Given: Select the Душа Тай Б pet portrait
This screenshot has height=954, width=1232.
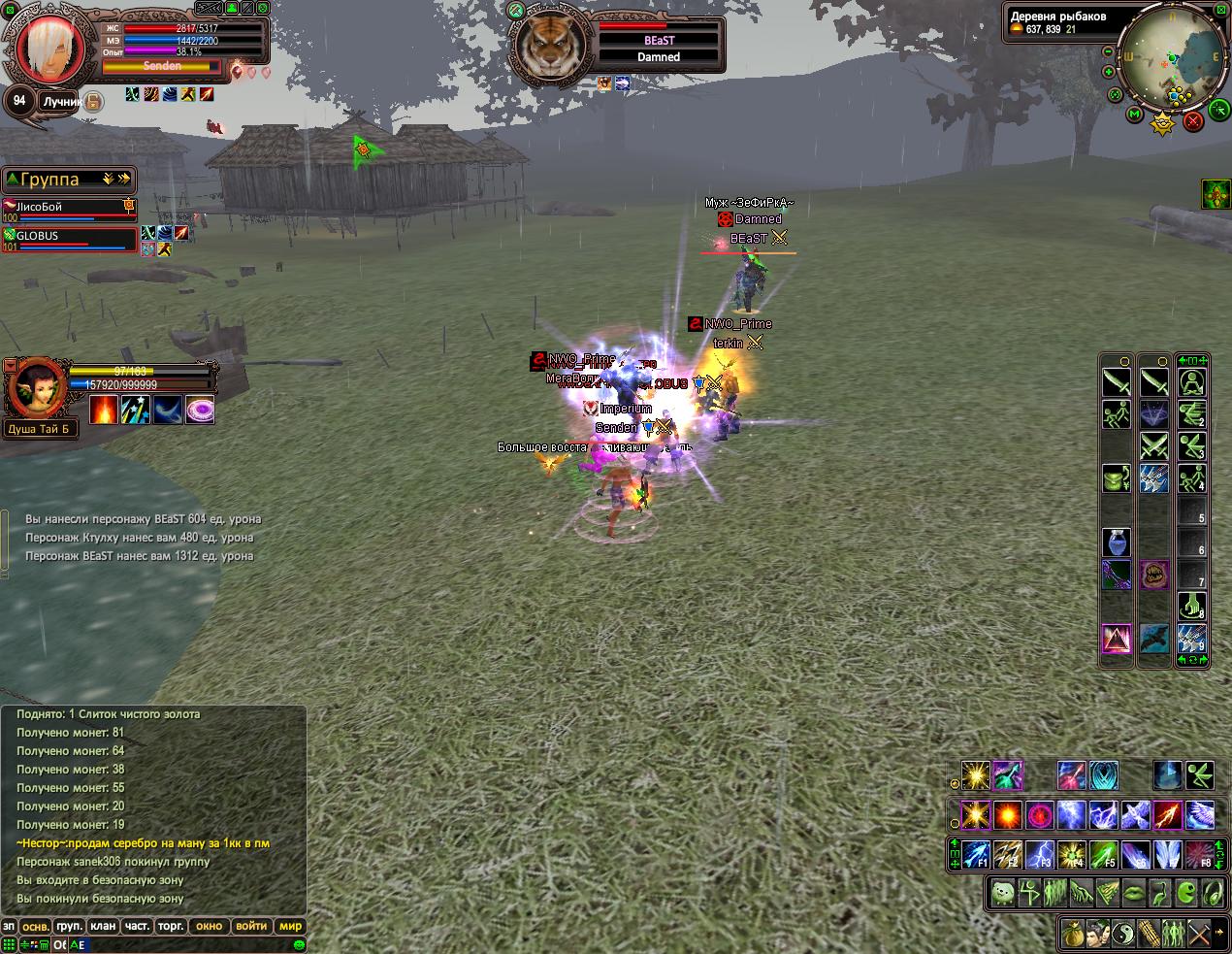Looking at the screenshot, I should pyautogui.click(x=38, y=386).
